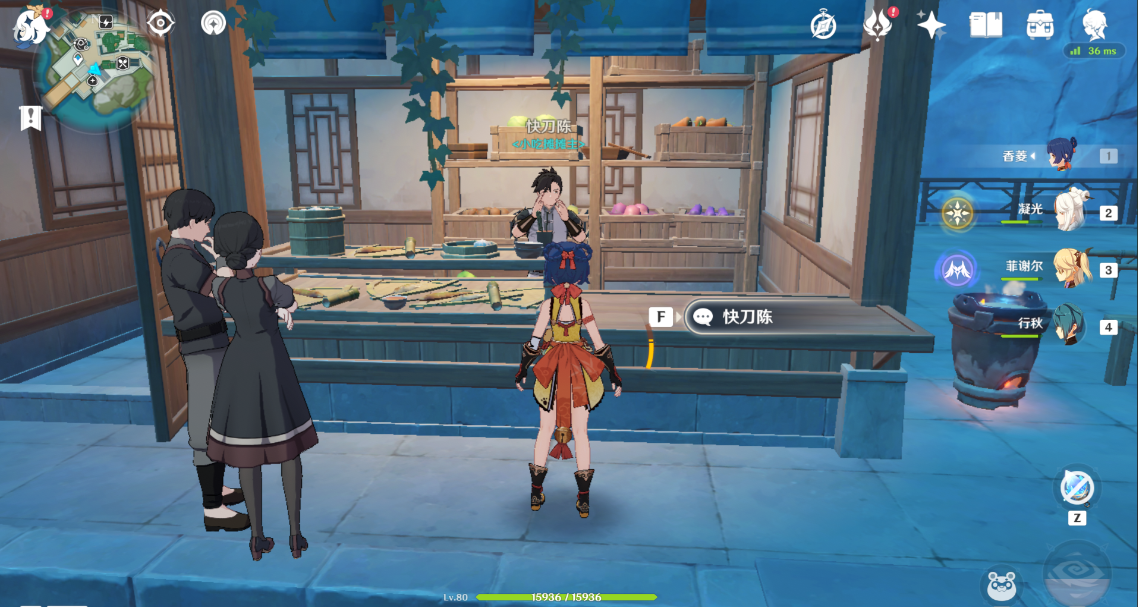The width and height of the screenshot is (1138, 607).
Task: Use the crossed-out gadget icon above Z
Action: coord(1077,489)
